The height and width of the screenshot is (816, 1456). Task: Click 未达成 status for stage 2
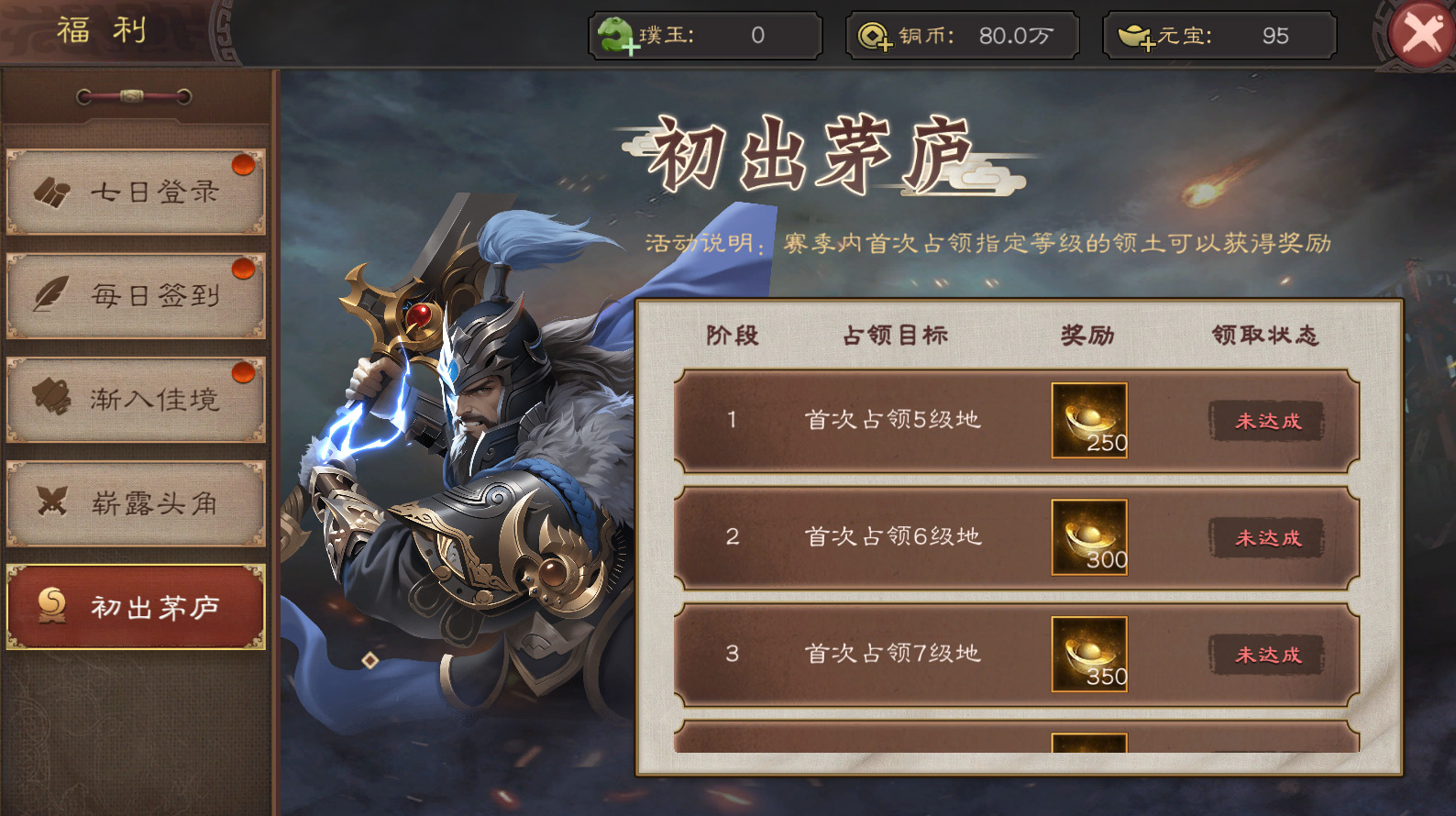click(x=1266, y=538)
